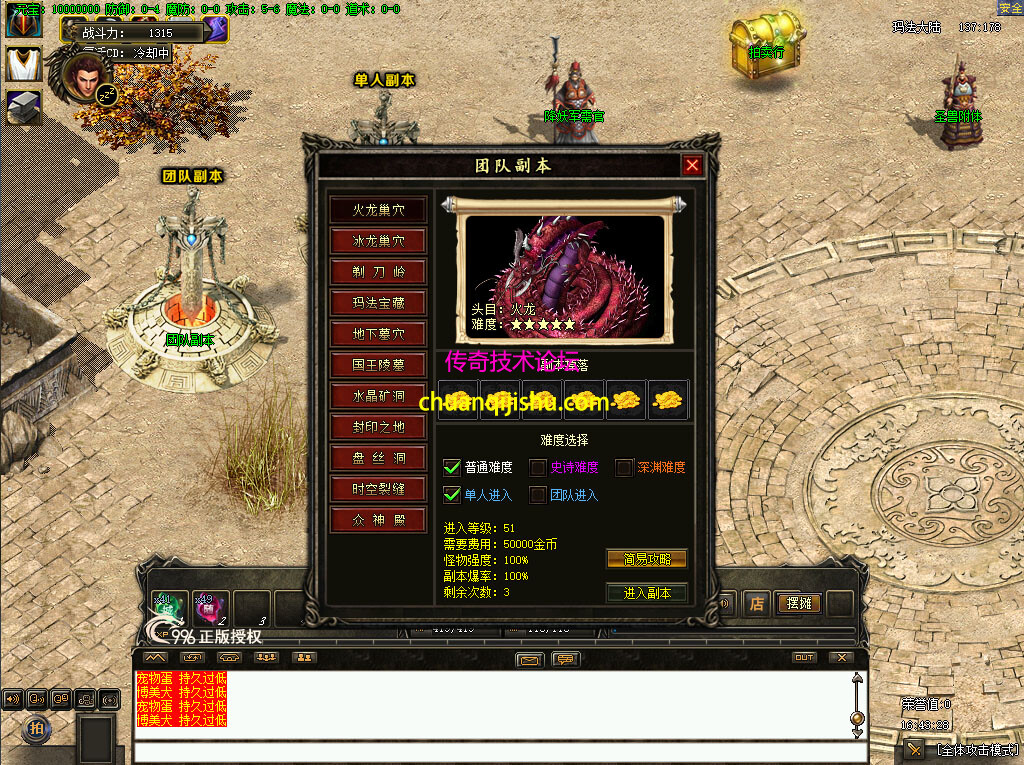Close the 团队副本 dungeon window
This screenshot has width=1024, height=765.
pyautogui.click(x=692, y=165)
